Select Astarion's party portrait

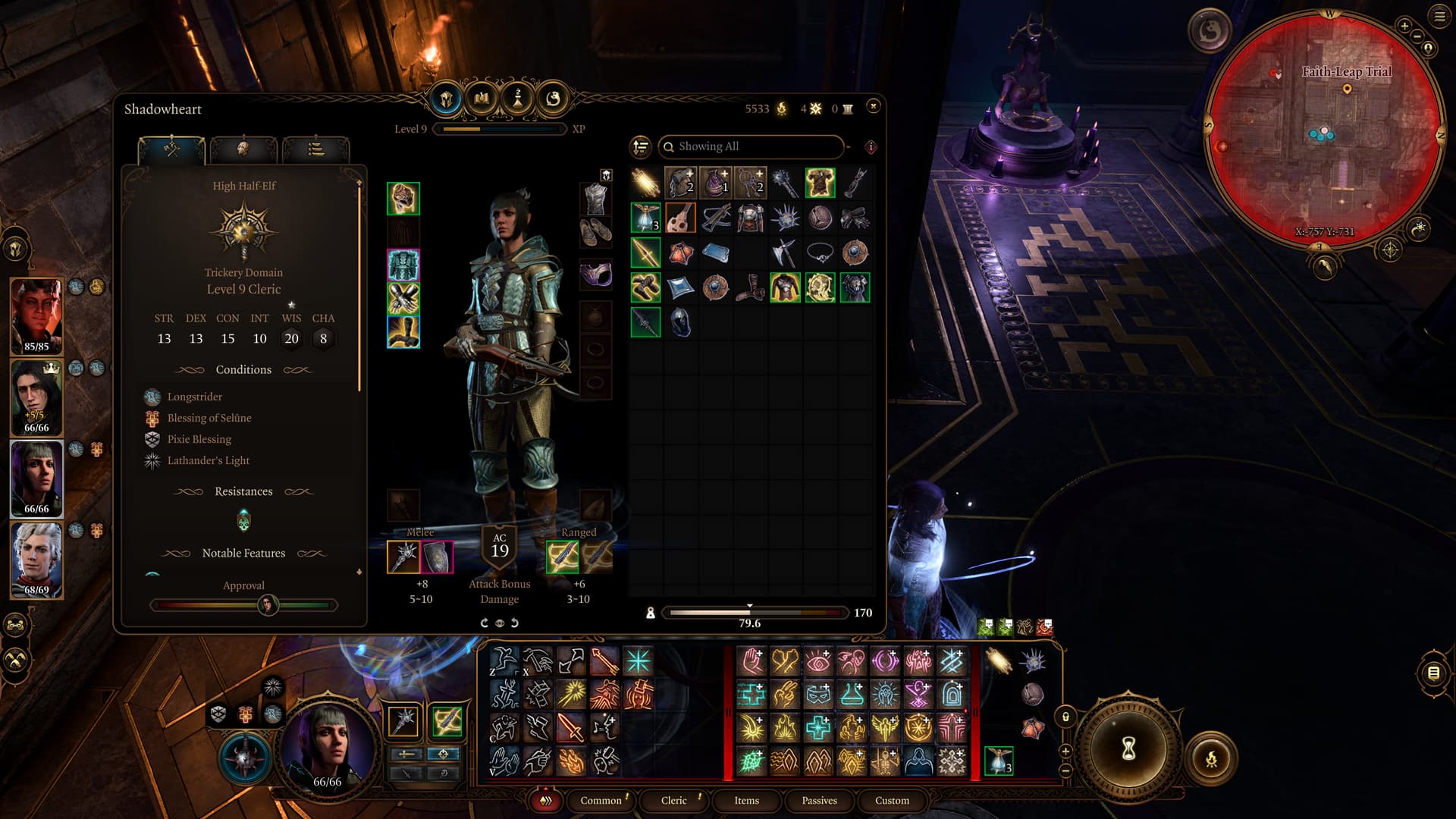(x=36, y=560)
